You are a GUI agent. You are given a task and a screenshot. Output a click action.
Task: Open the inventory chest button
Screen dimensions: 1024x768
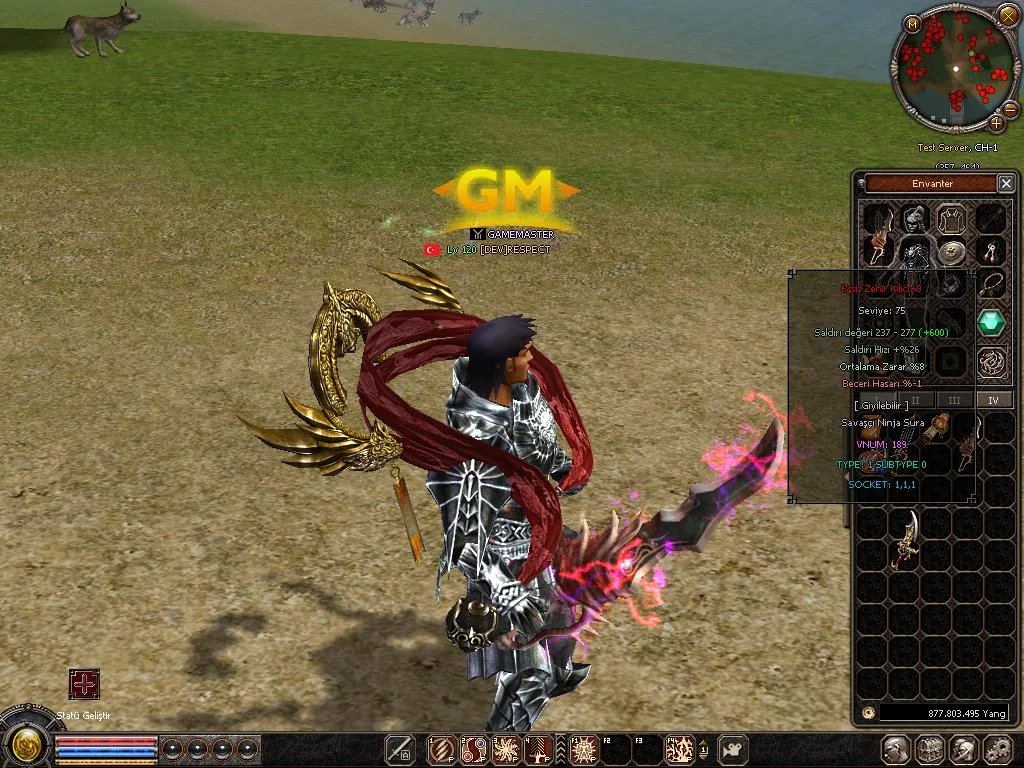[930, 749]
